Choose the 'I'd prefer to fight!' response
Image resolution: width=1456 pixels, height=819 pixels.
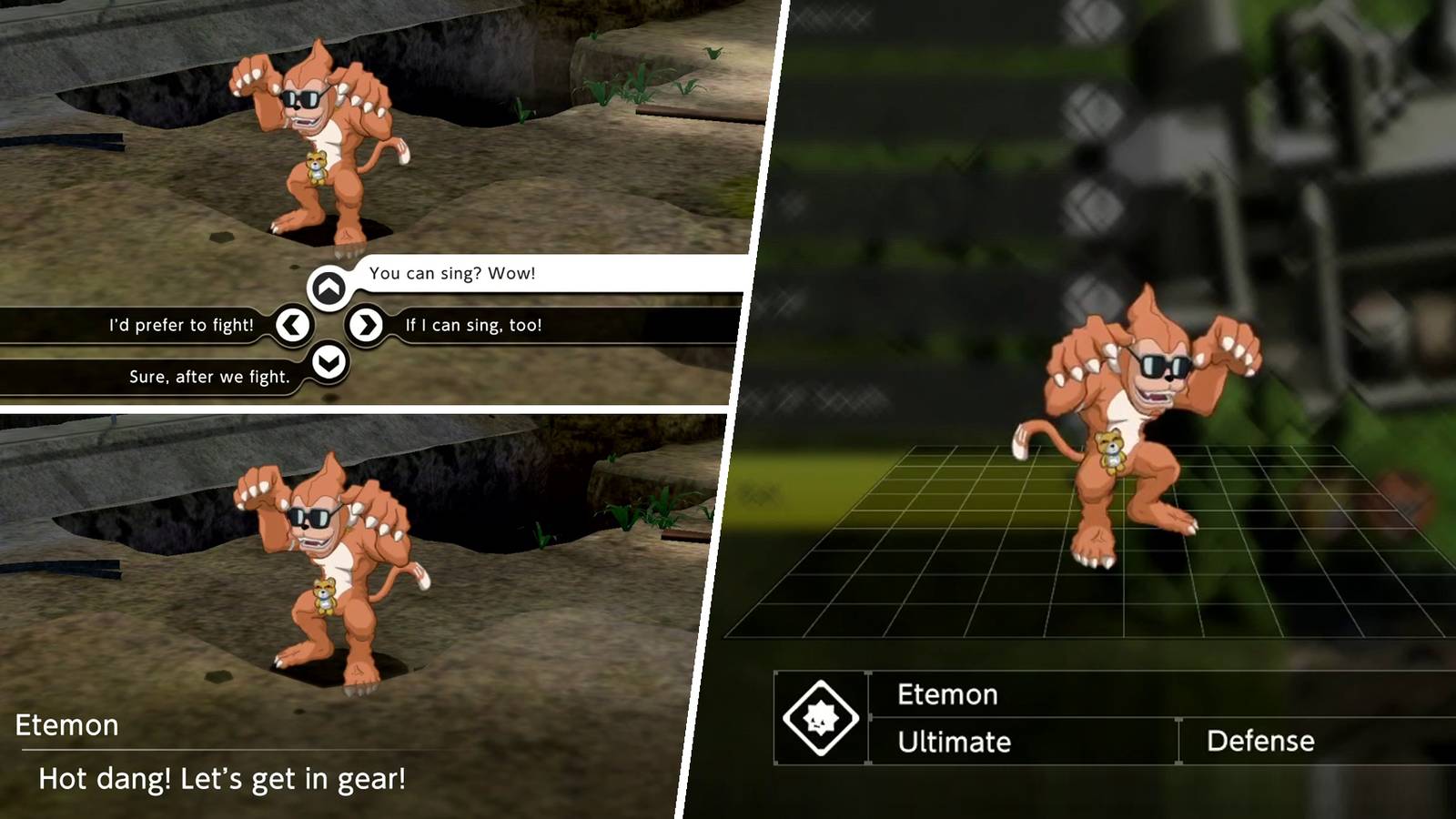point(181,324)
